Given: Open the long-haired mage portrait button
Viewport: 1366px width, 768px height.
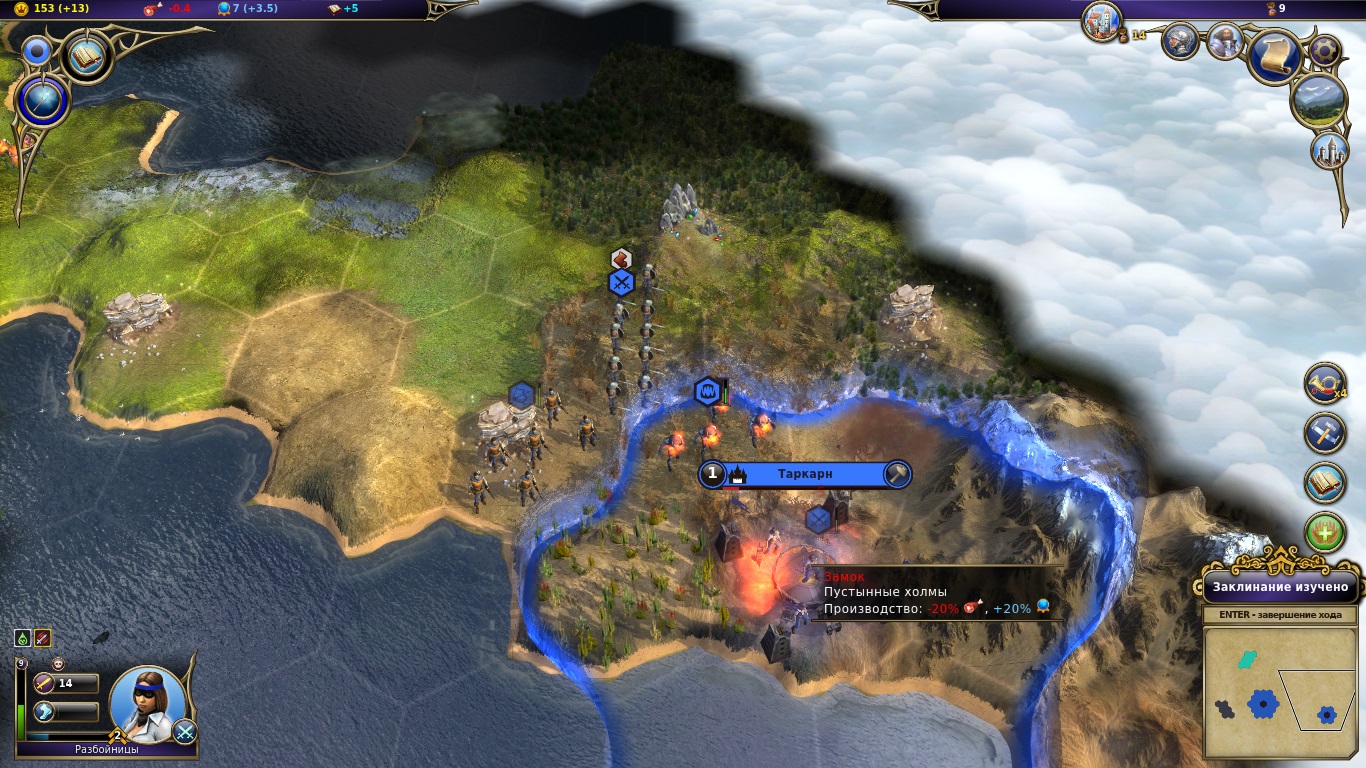Looking at the screenshot, I should (x=1225, y=41).
